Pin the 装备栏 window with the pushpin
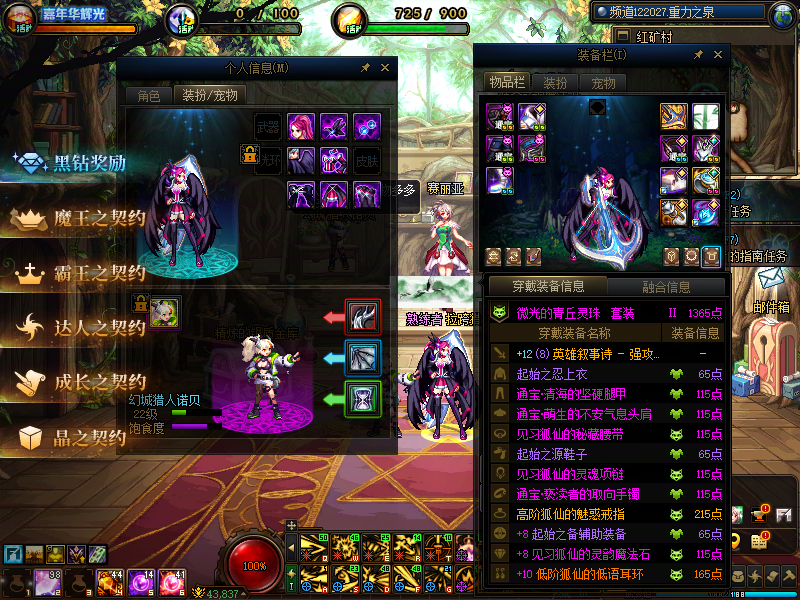 pos(697,55)
